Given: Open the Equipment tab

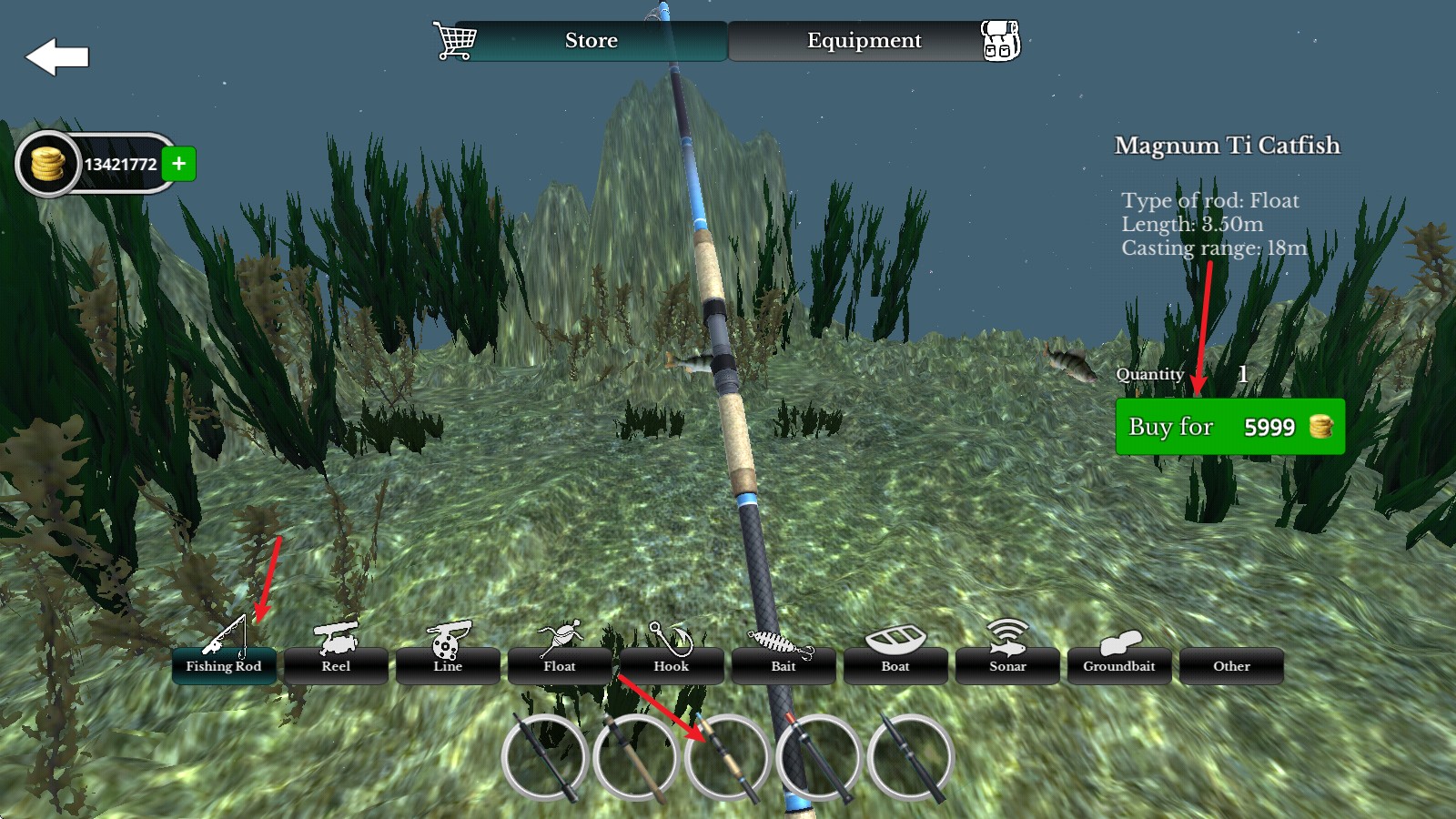Looking at the screenshot, I should (864, 41).
